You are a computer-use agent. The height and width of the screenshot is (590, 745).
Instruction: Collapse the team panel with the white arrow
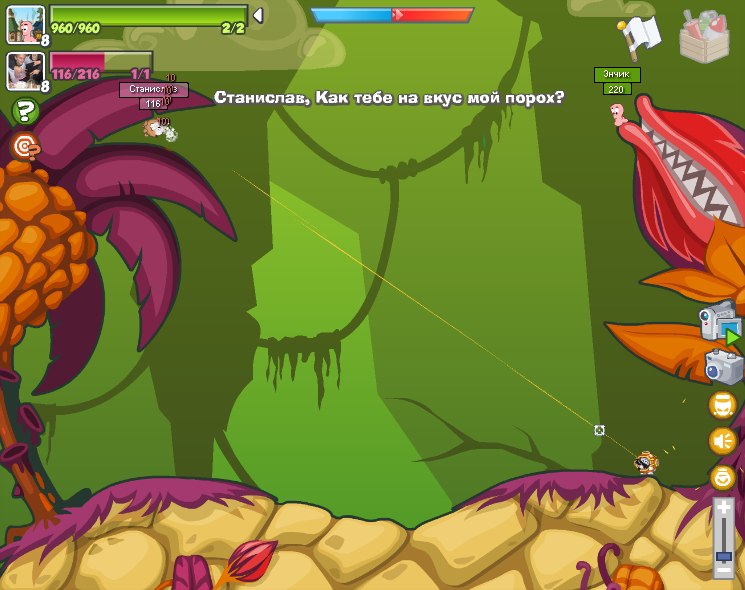[x=258, y=15]
